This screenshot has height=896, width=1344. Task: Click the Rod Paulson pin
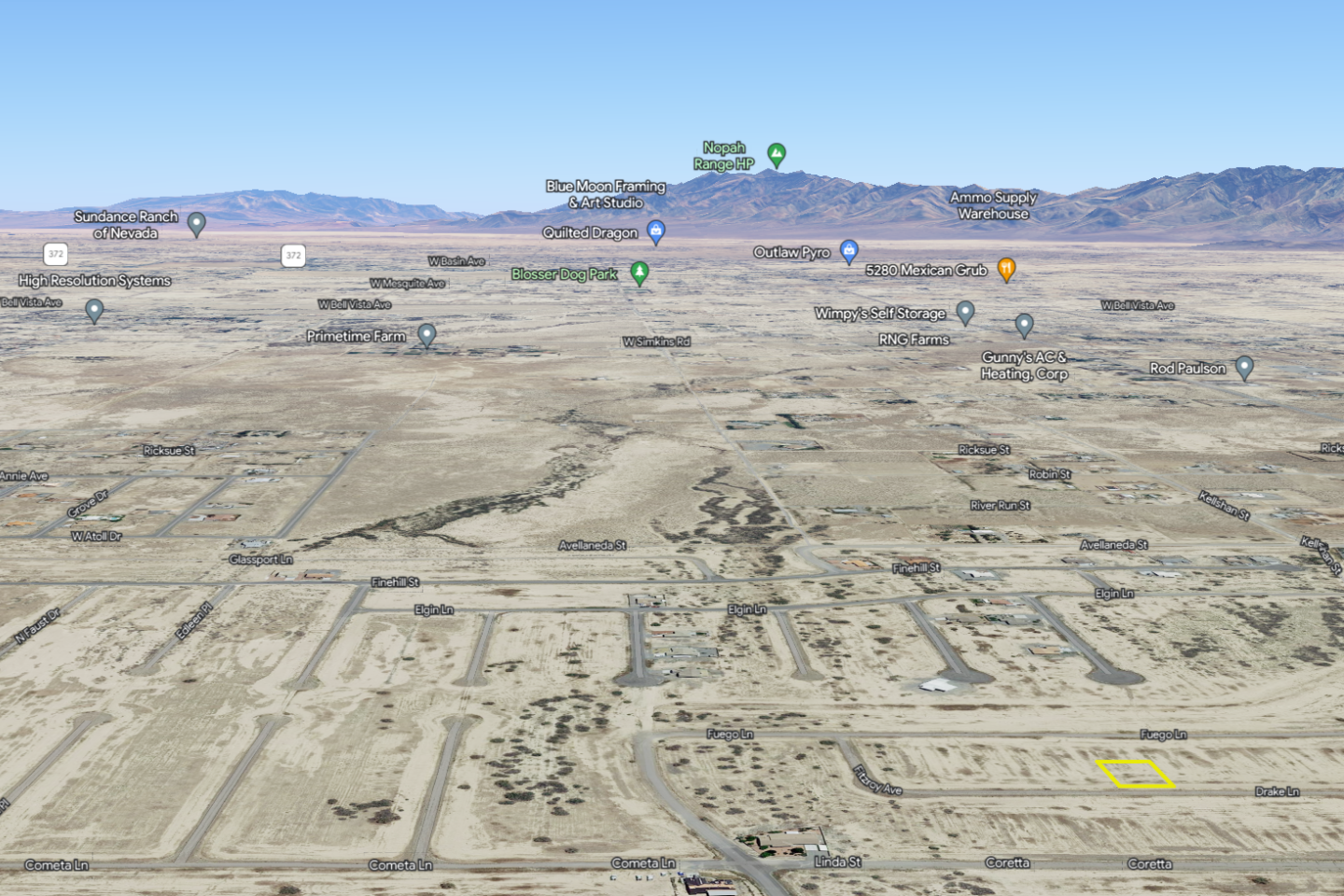pyautogui.click(x=1244, y=368)
